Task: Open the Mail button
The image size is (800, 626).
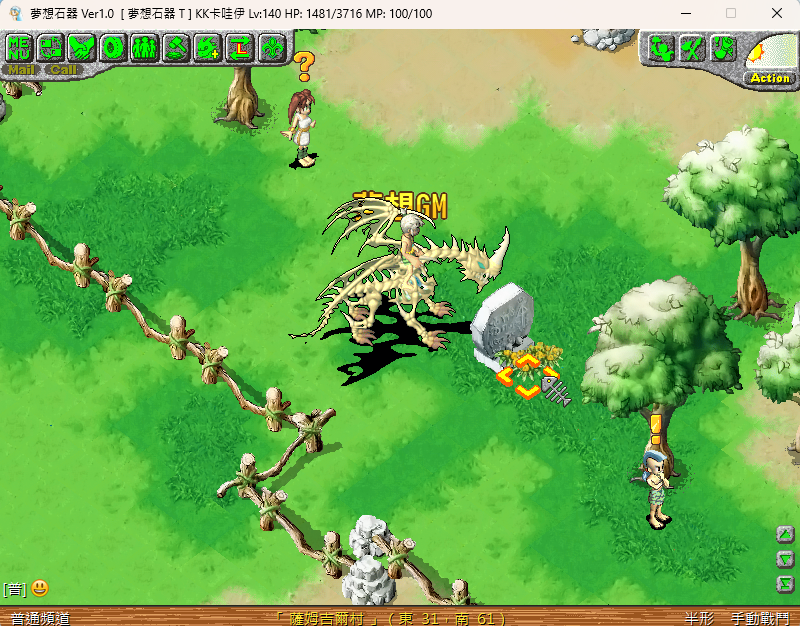Action: 21,70
